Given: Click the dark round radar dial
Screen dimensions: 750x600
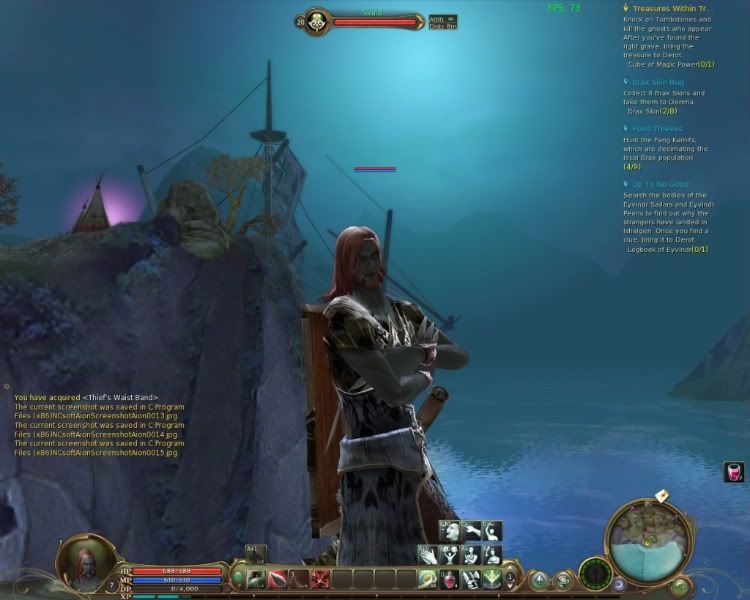Looking at the screenshot, I should [x=596, y=575].
